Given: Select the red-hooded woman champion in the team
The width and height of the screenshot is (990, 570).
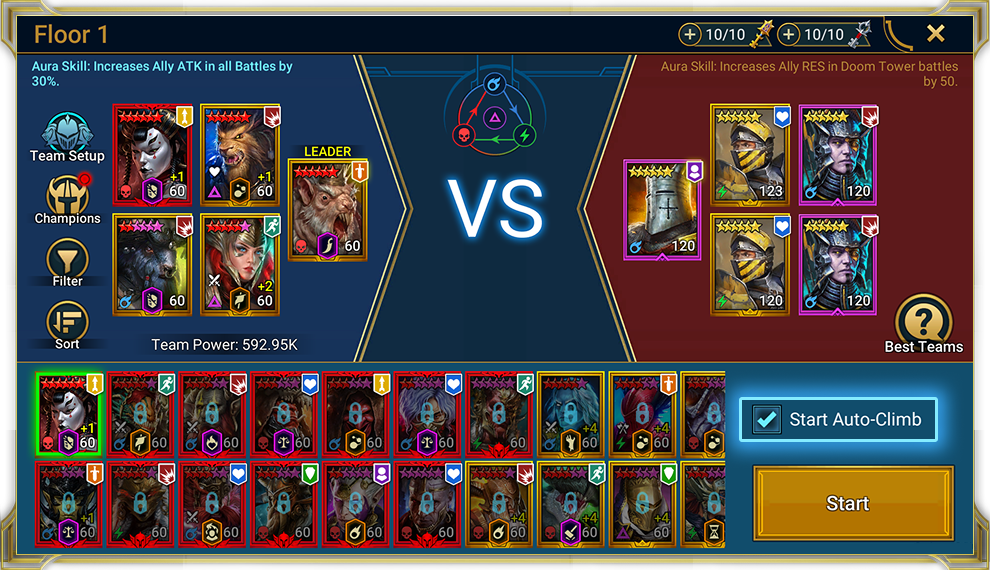Looking at the screenshot, I should pos(239,262).
